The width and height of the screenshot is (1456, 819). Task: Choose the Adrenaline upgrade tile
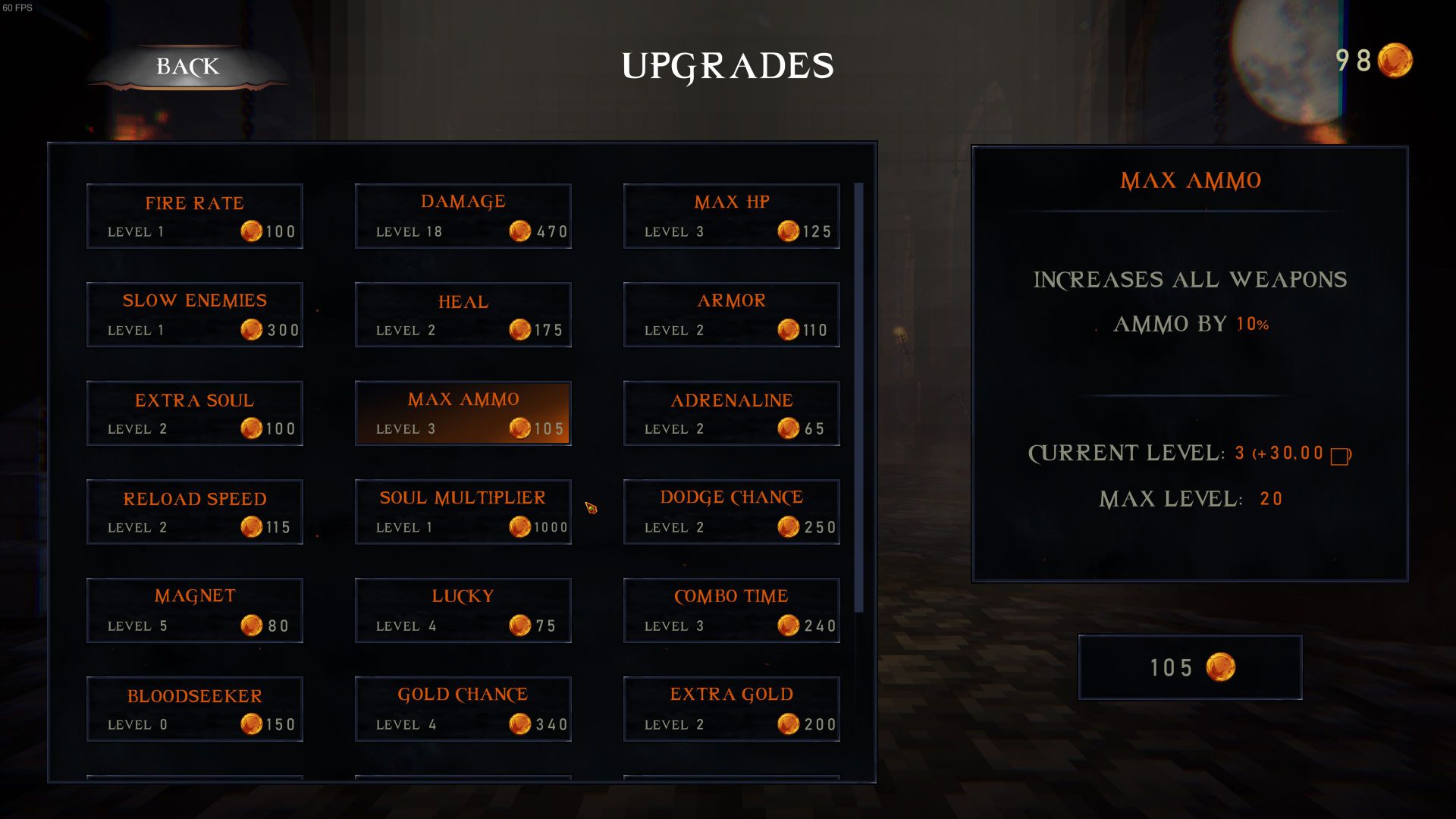[x=732, y=413]
